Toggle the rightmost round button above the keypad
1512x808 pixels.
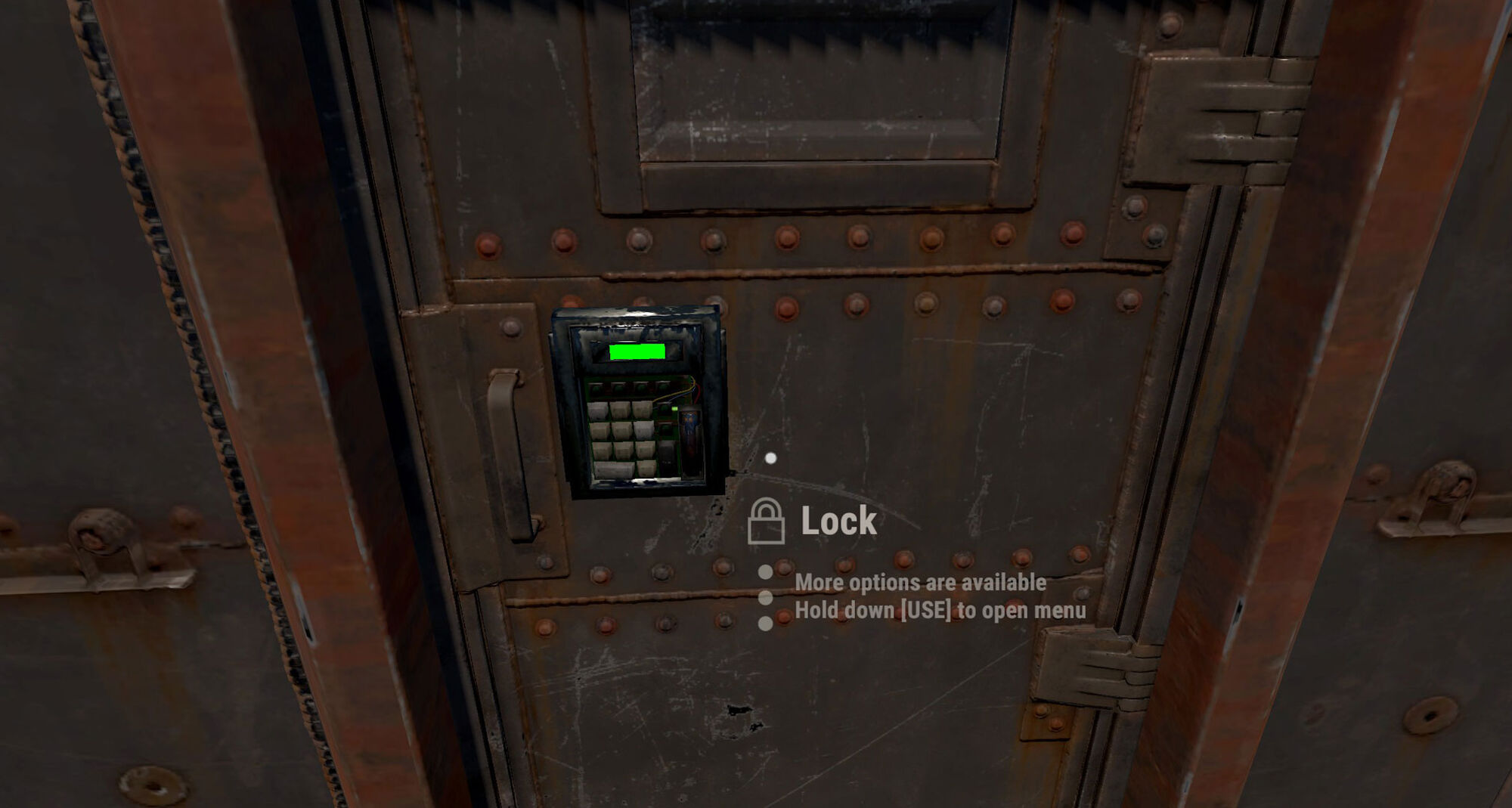(x=663, y=386)
